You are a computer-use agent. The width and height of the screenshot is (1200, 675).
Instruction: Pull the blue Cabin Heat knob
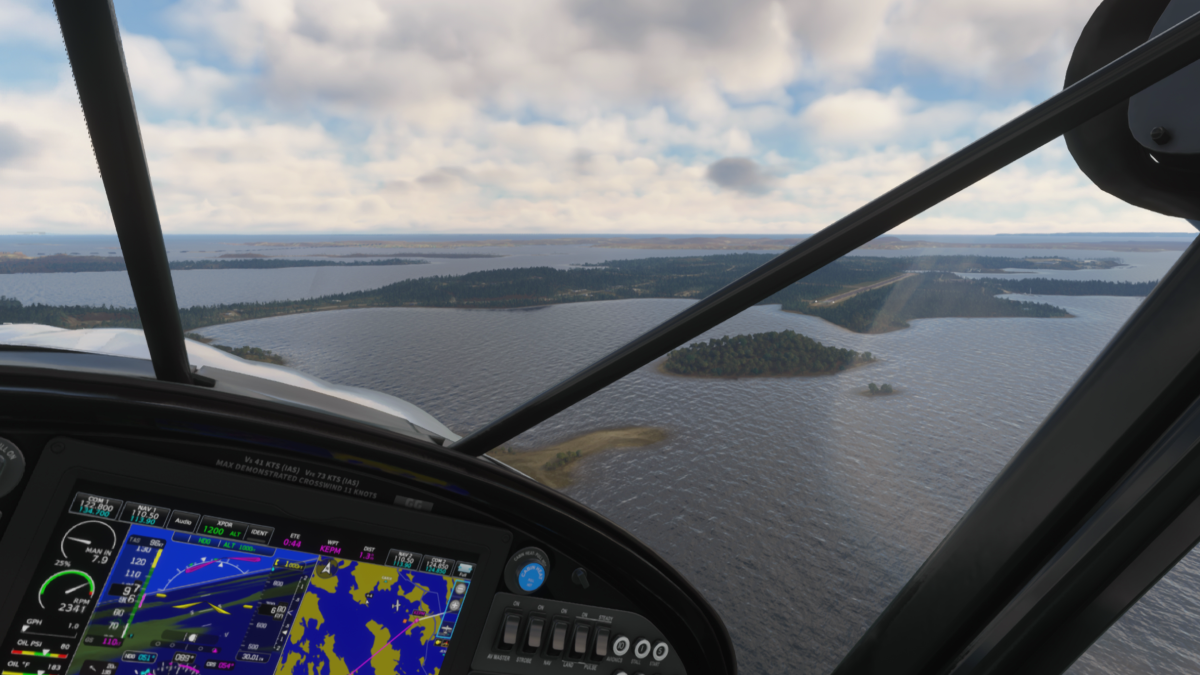pyautogui.click(x=531, y=575)
